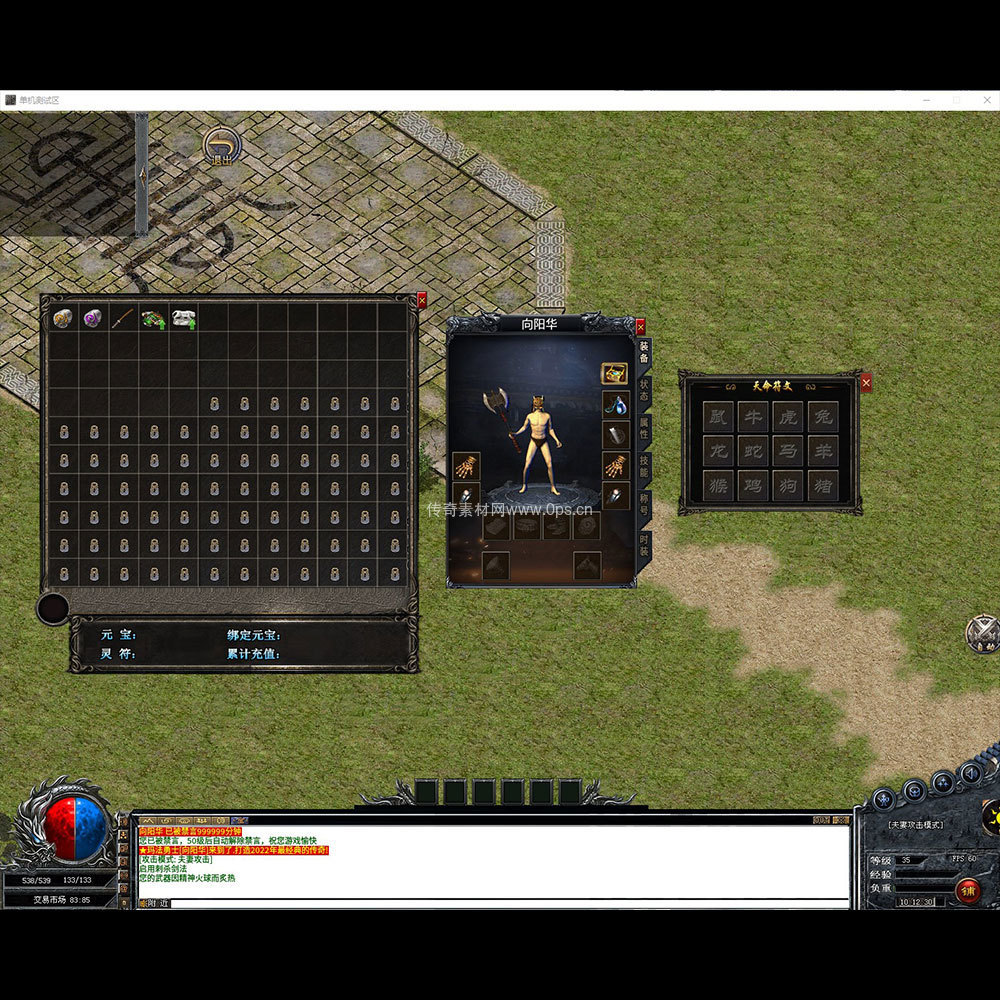The image size is (1000, 1000).
Task: Select the orange rune stone item
Action: point(62,318)
